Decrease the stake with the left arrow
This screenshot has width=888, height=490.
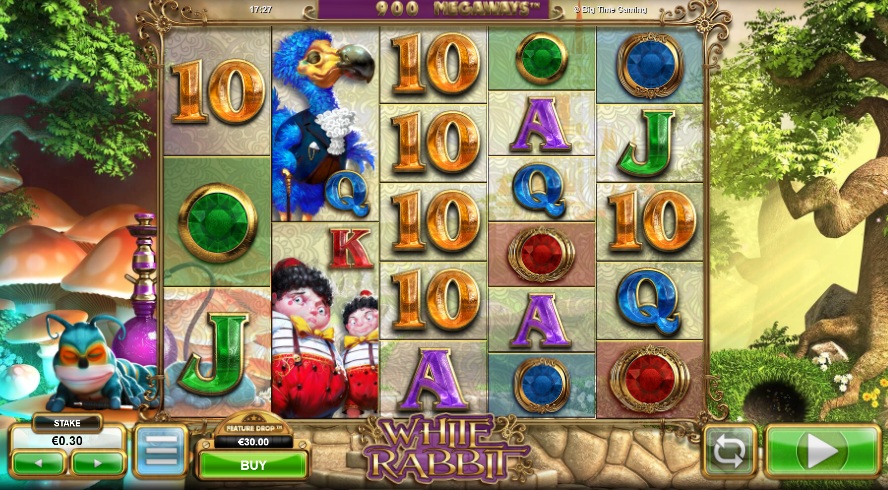coord(40,463)
